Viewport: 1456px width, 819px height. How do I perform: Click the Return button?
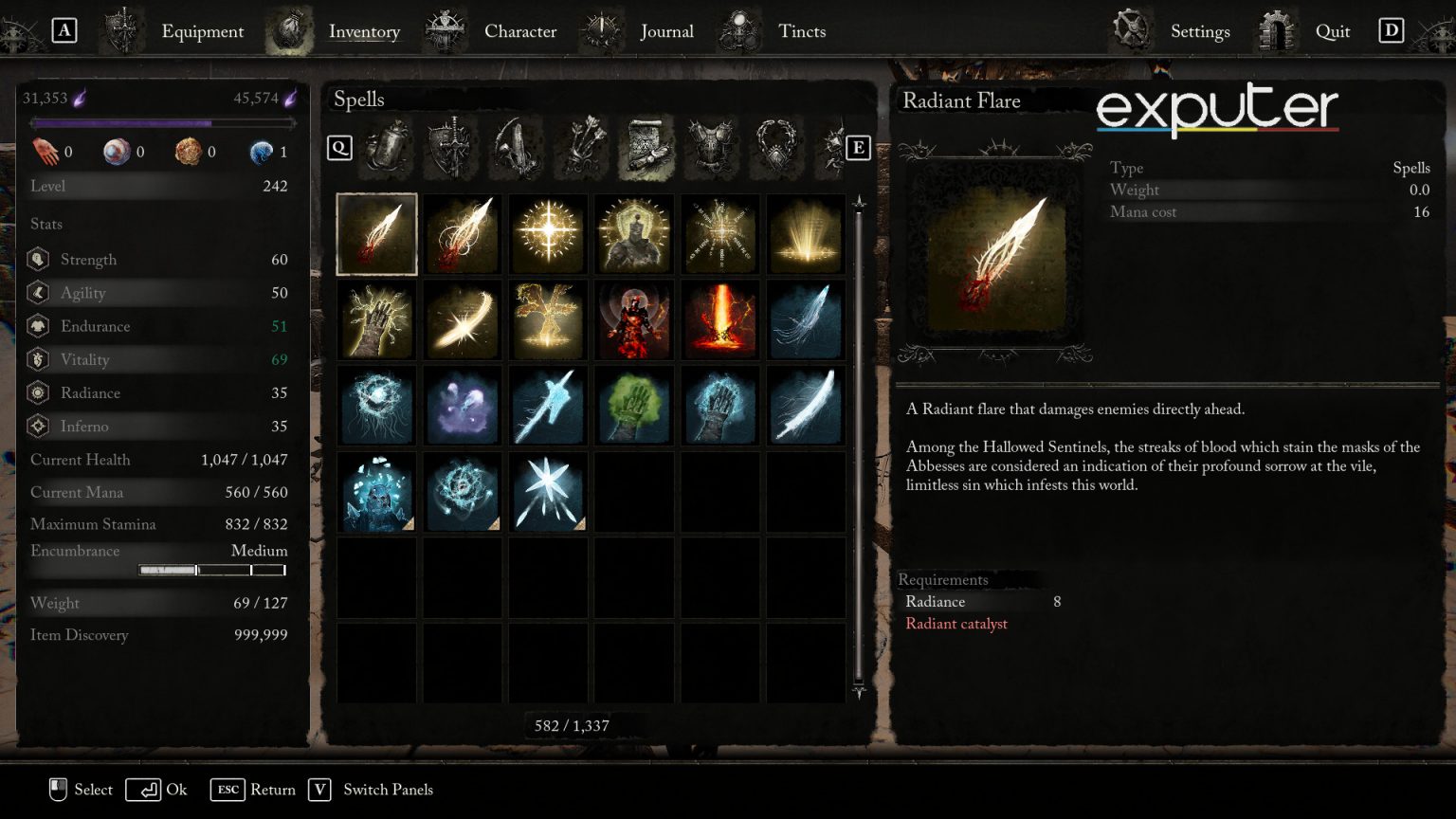pyautogui.click(x=253, y=790)
